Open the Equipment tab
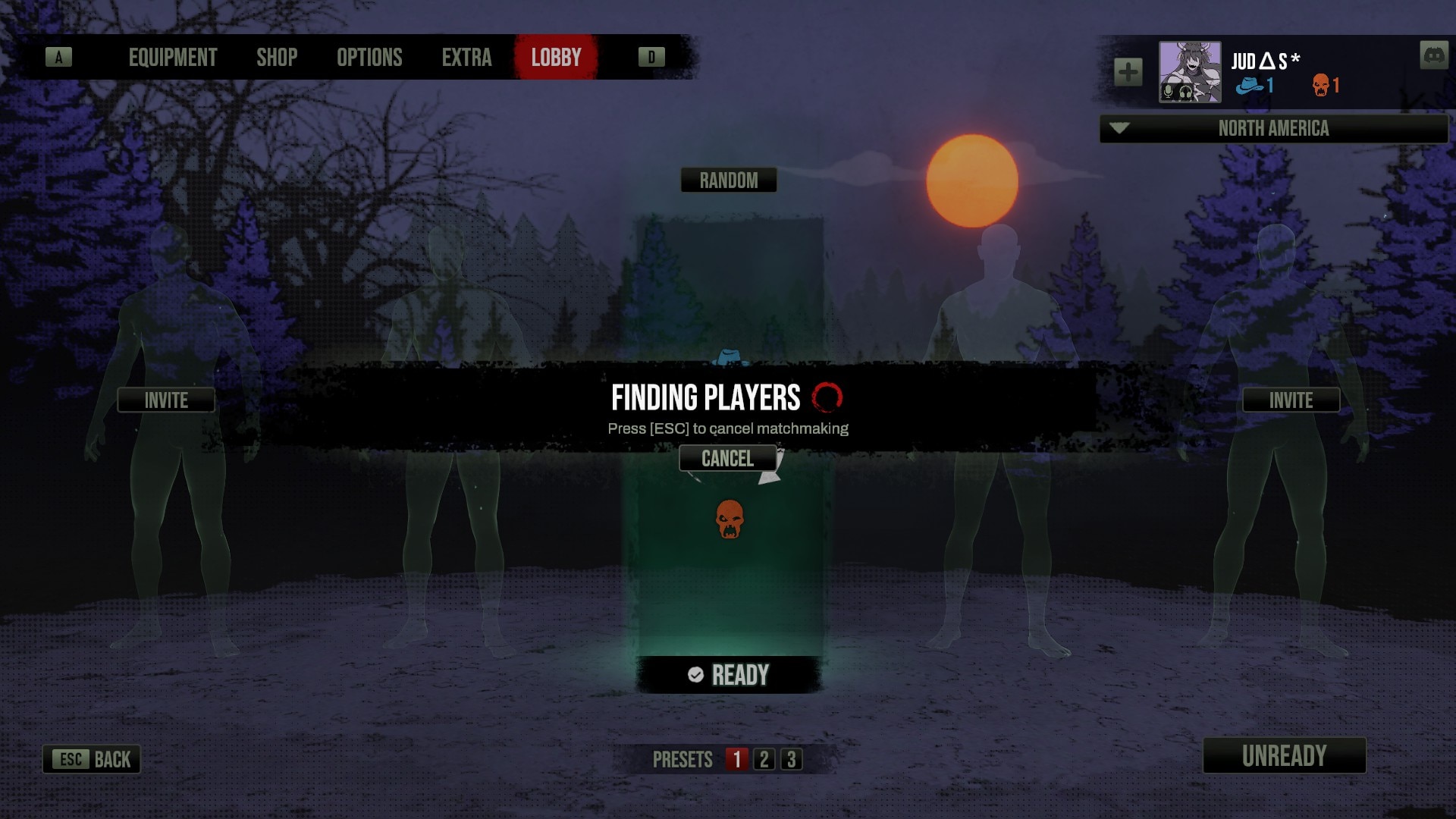This screenshot has height=819, width=1456. point(173,58)
